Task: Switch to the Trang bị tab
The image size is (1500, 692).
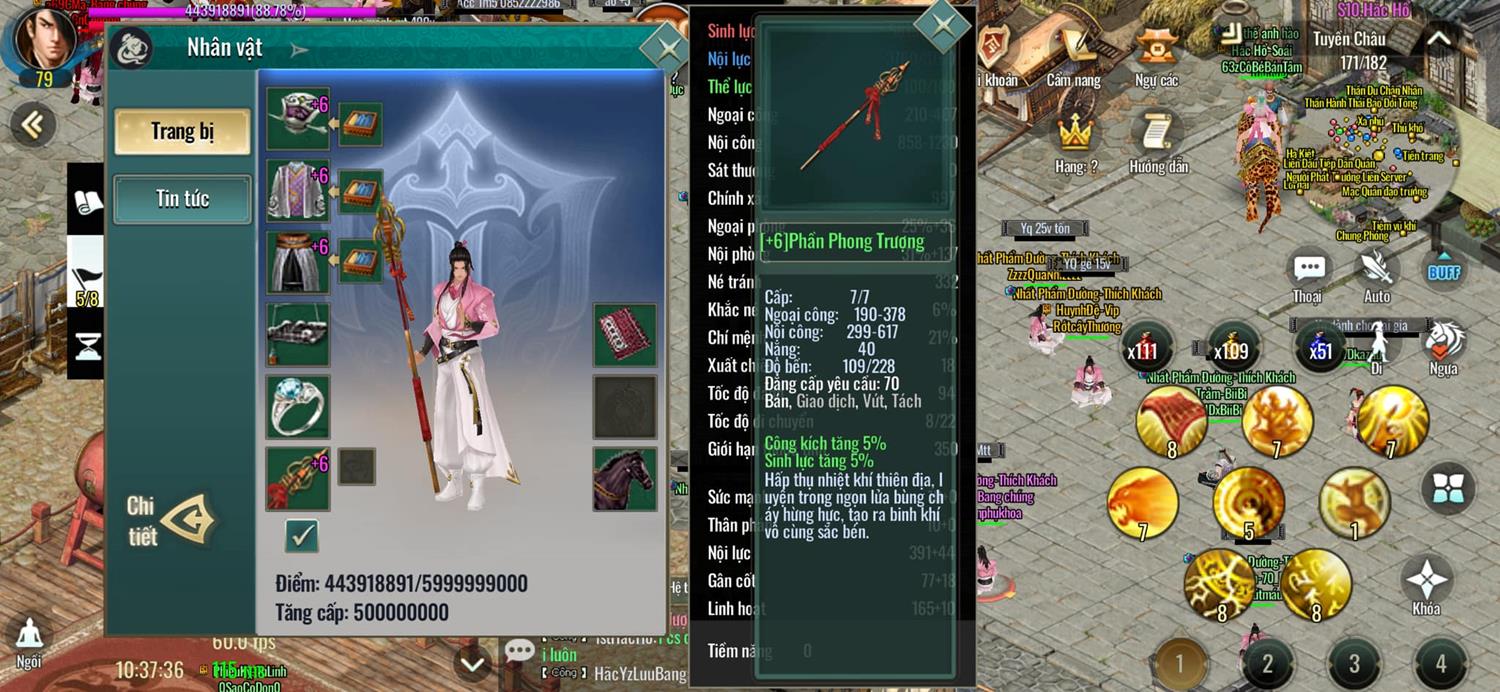Action: (x=182, y=132)
